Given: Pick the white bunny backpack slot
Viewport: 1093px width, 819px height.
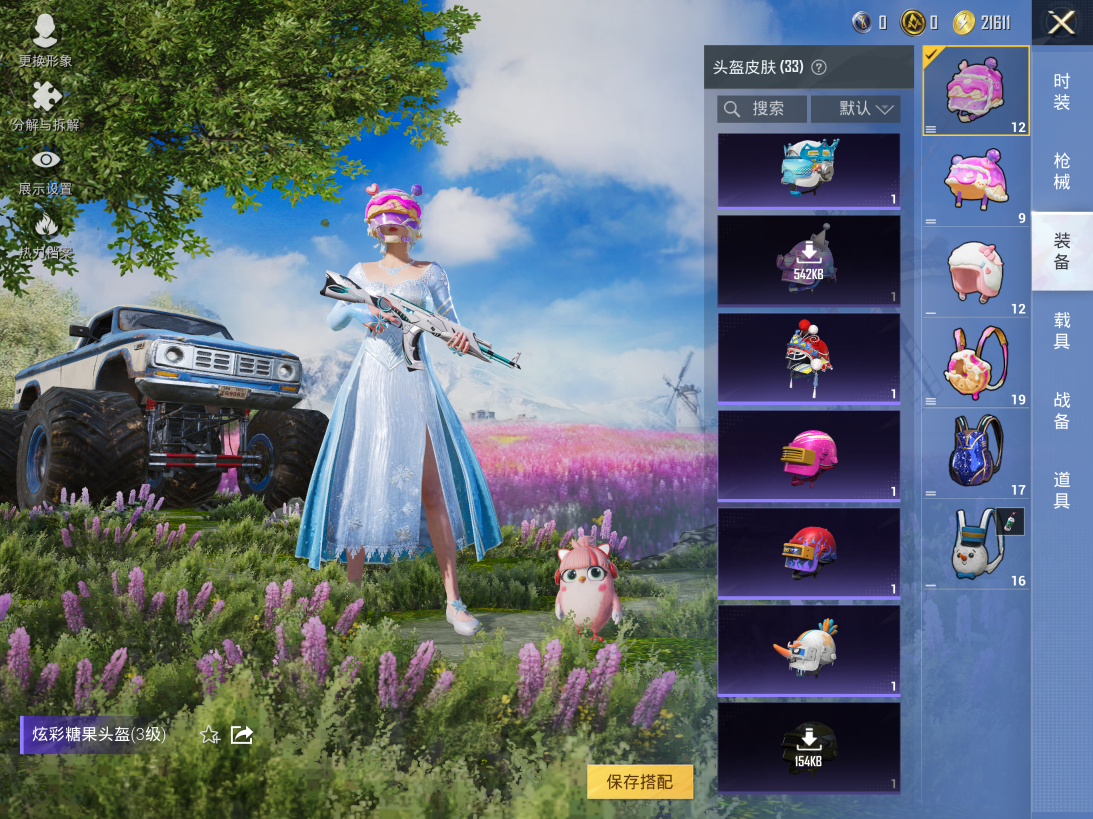Looking at the screenshot, I should click(976, 545).
